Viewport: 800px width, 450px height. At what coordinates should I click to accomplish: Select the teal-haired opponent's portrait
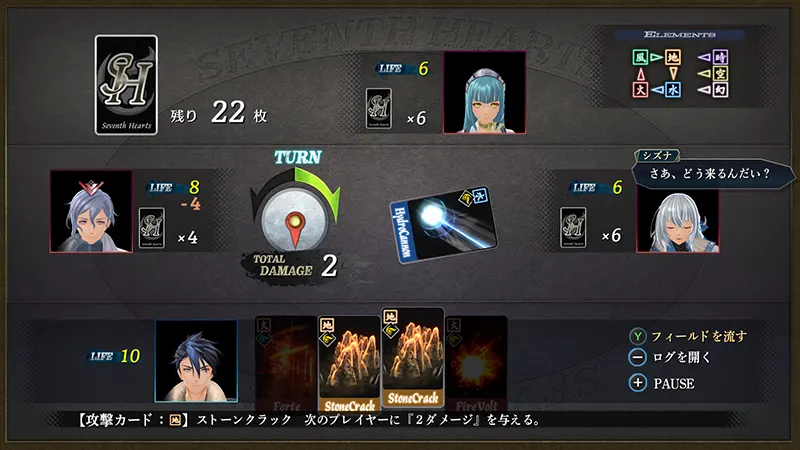[484, 92]
